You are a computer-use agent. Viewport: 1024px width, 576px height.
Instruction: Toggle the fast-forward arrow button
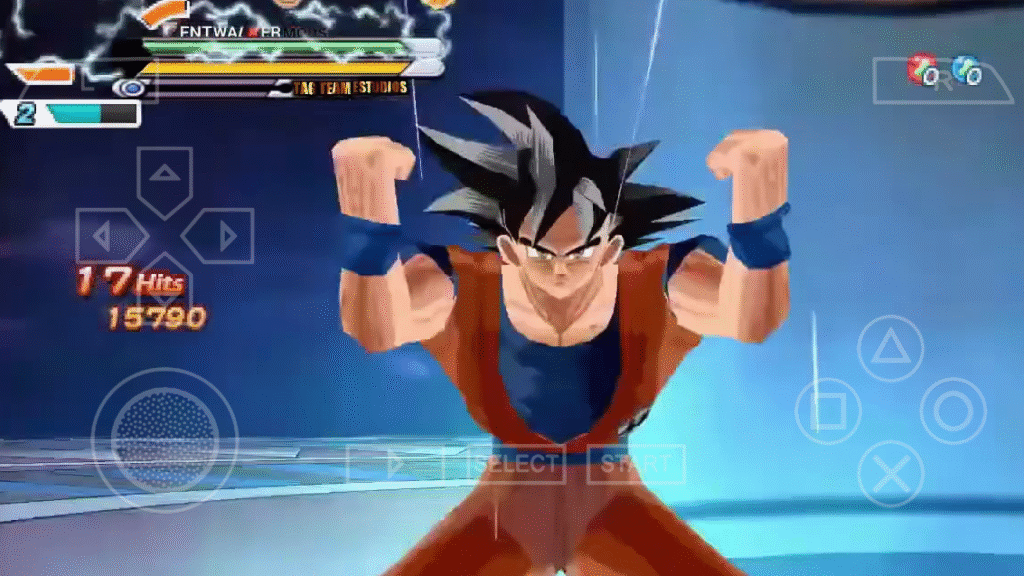[395, 464]
